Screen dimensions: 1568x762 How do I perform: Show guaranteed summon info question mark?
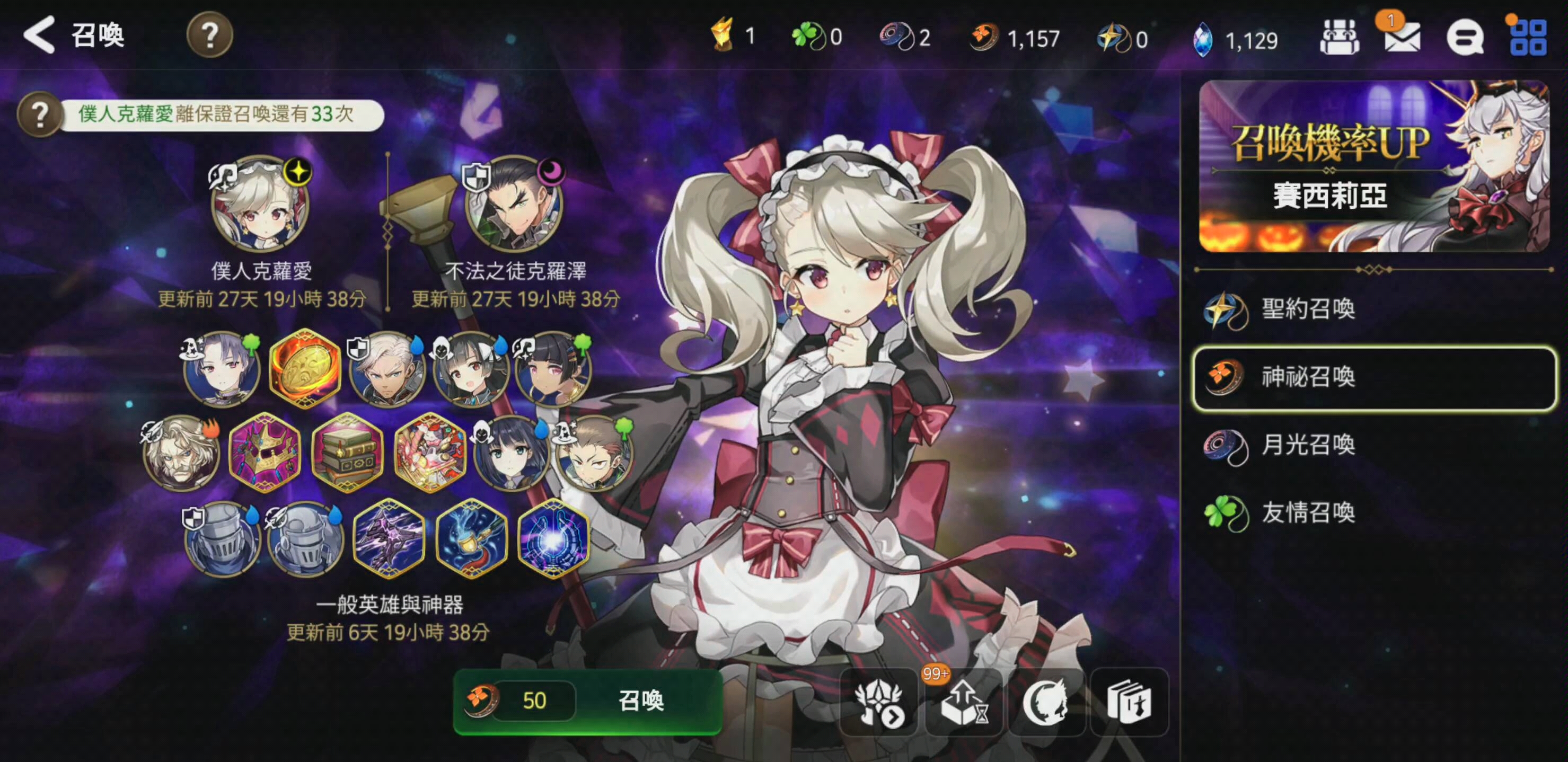pyautogui.click(x=40, y=114)
